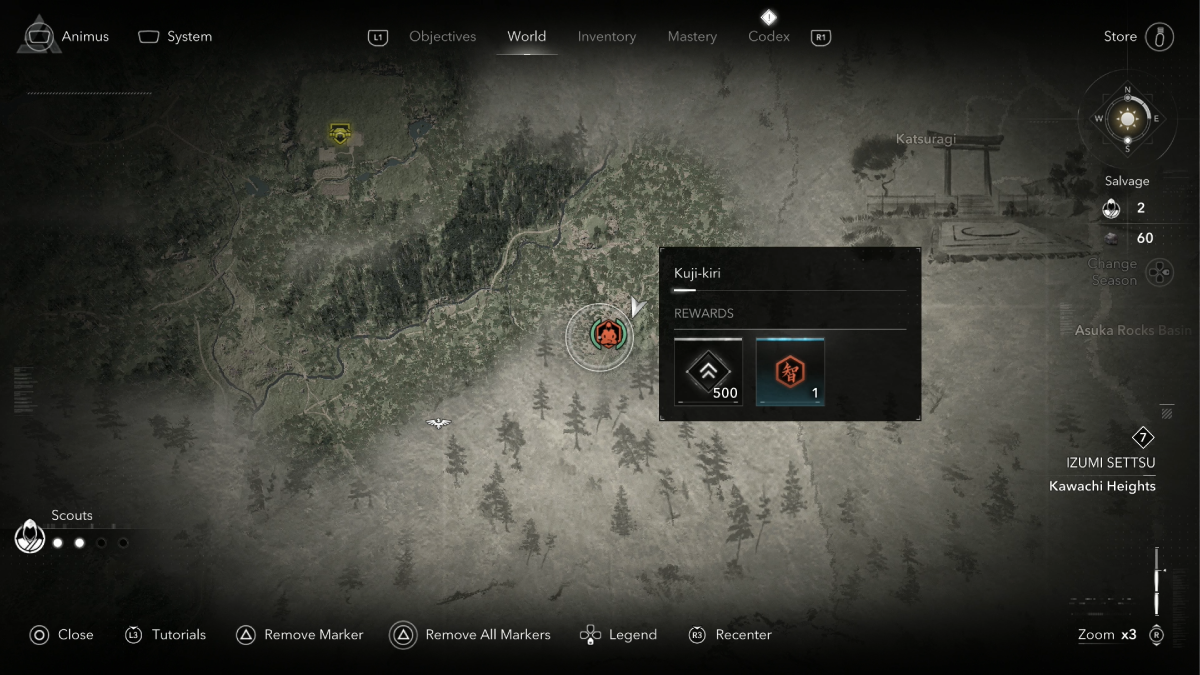Screen dimensions: 1200x675
Task: Open the System menu
Action: click(x=175, y=37)
